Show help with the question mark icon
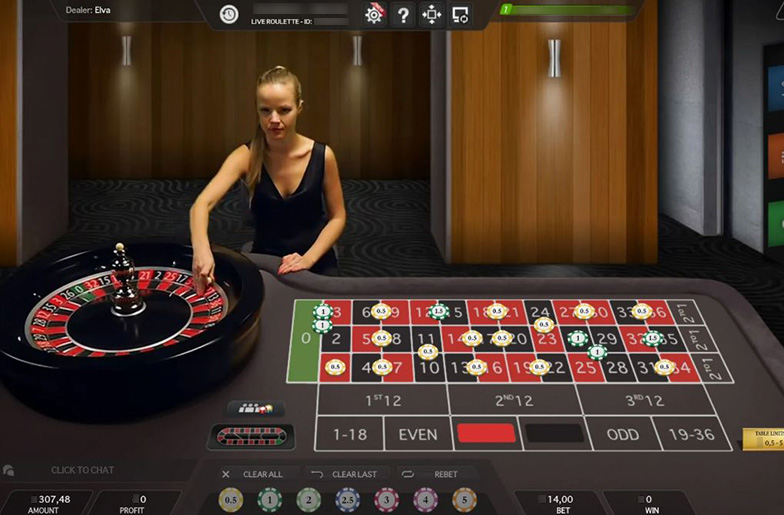Screen dimensions: 784x515 point(403,14)
